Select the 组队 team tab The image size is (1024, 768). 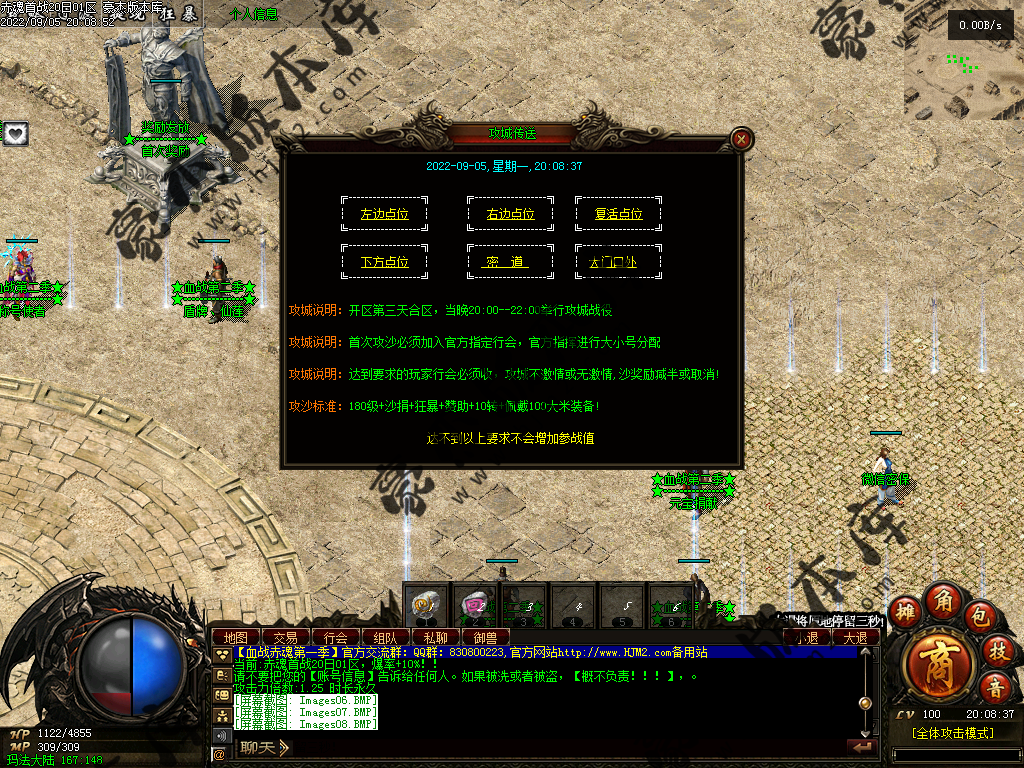tap(385, 637)
